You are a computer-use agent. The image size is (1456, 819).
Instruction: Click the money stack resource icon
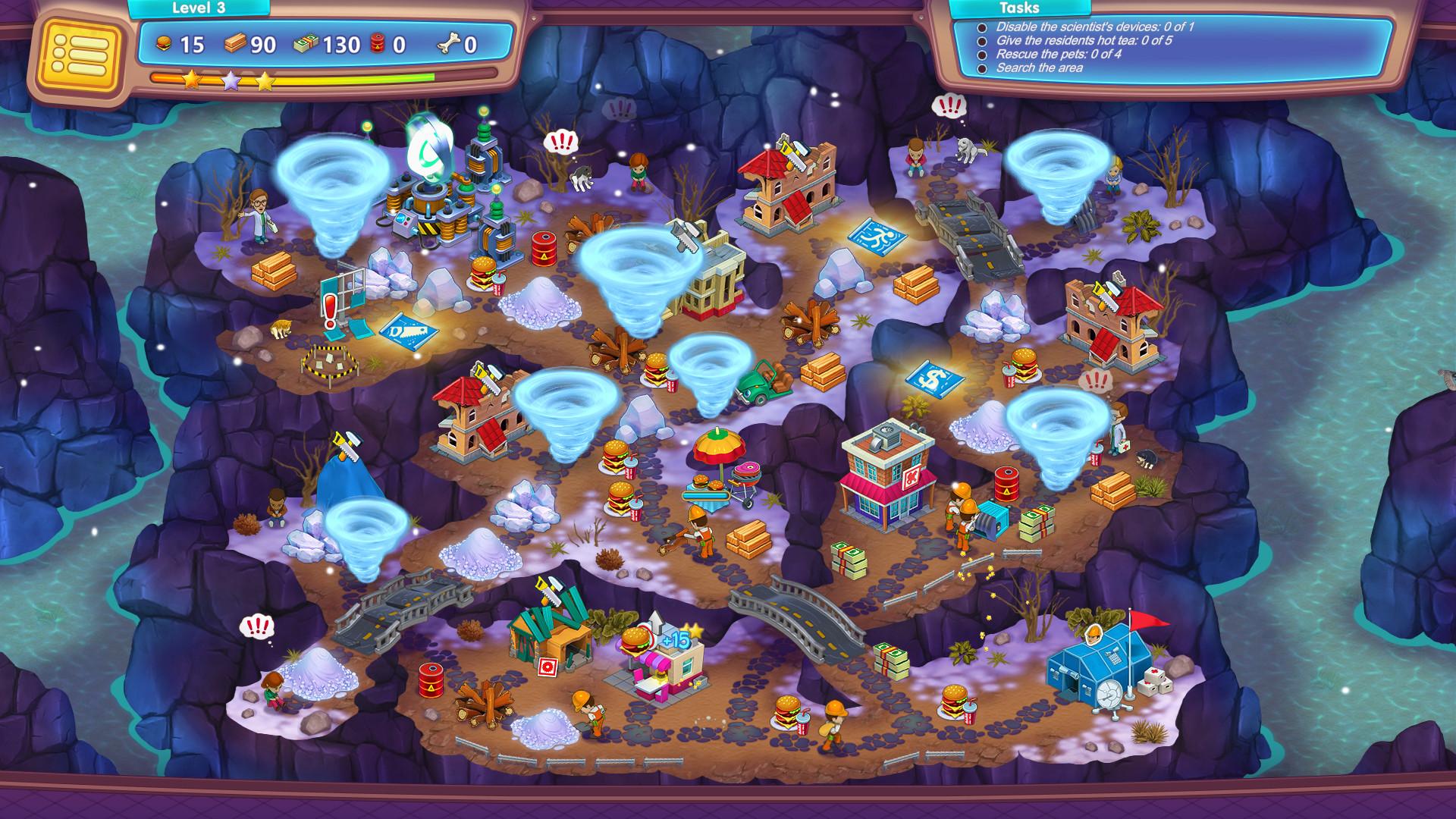click(306, 45)
